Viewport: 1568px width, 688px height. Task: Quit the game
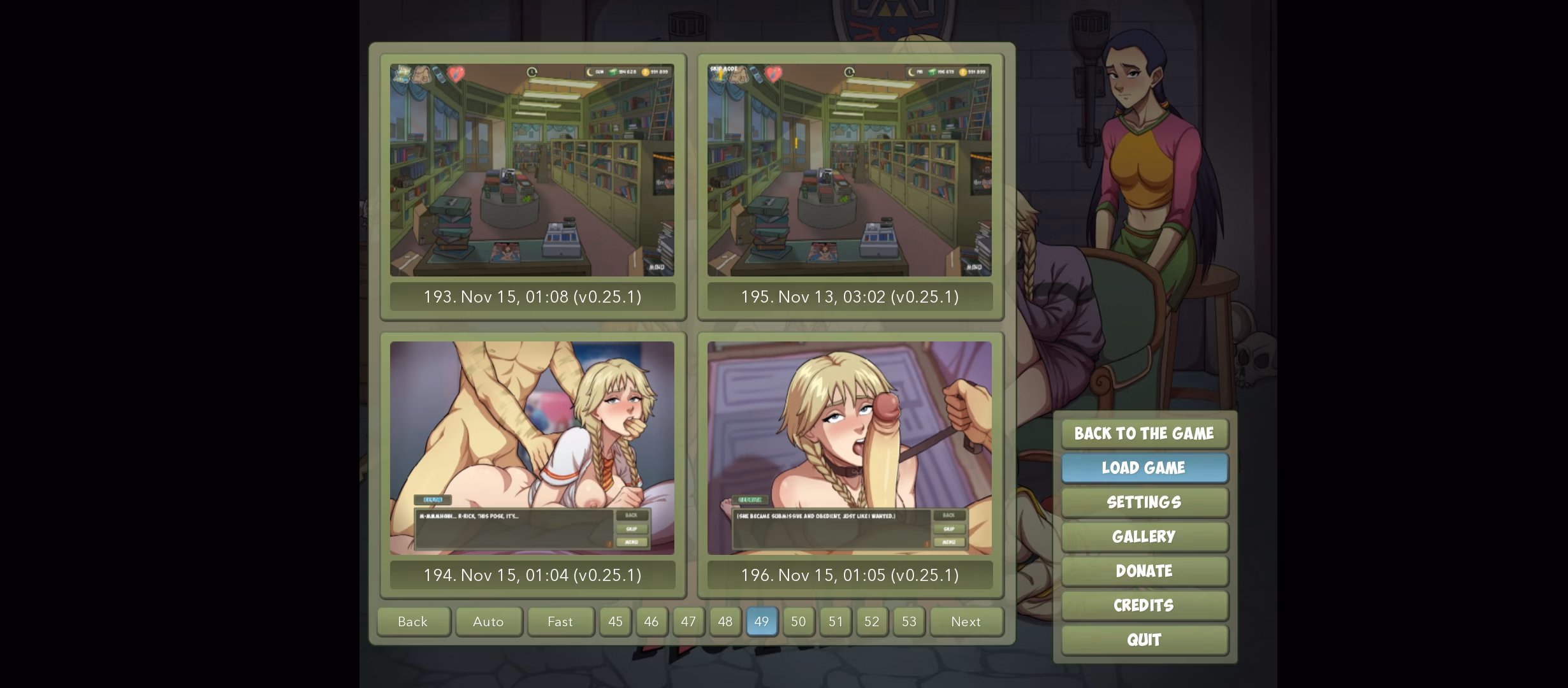pos(1144,640)
